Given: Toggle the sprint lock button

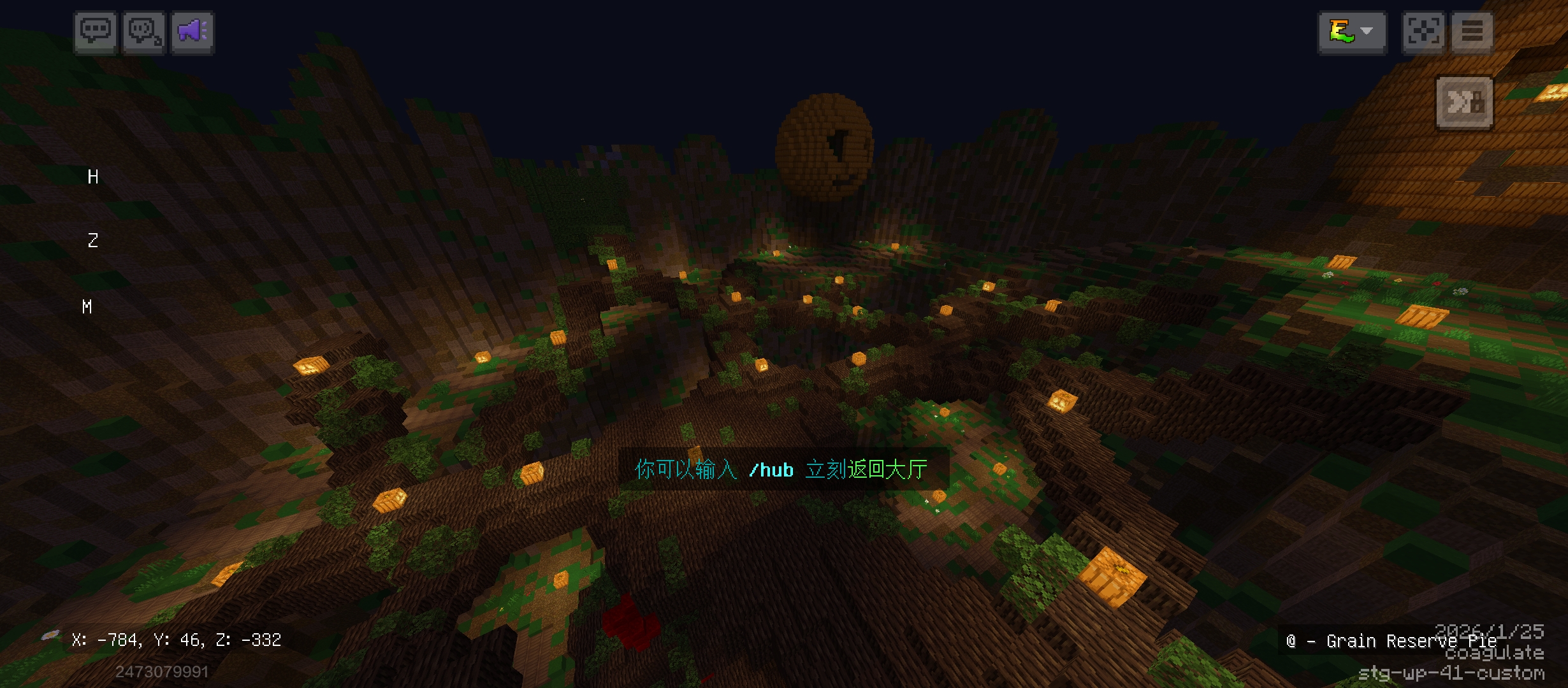Looking at the screenshot, I should click(1464, 103).
